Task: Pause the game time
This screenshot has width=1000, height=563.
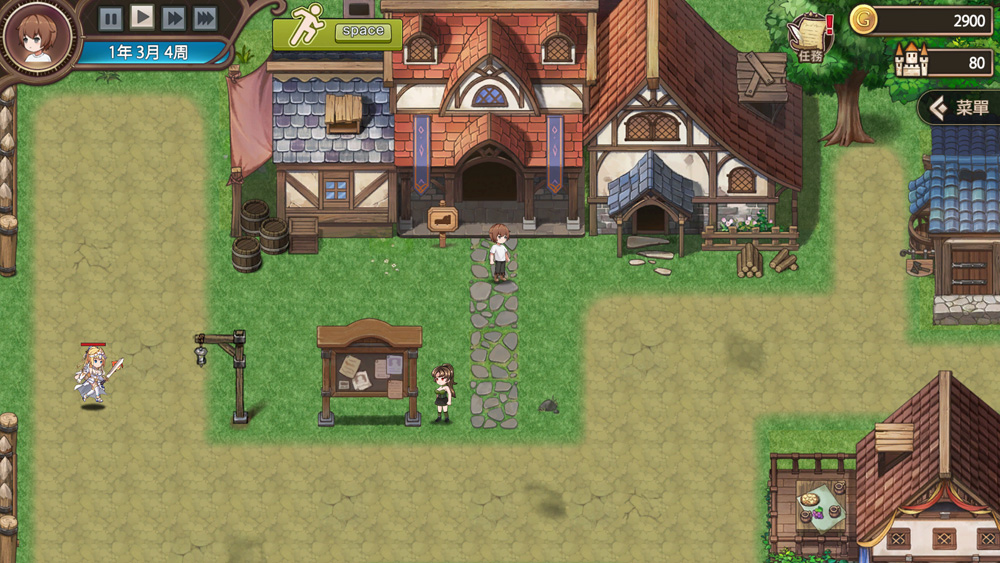Action: tap(111, 18)
